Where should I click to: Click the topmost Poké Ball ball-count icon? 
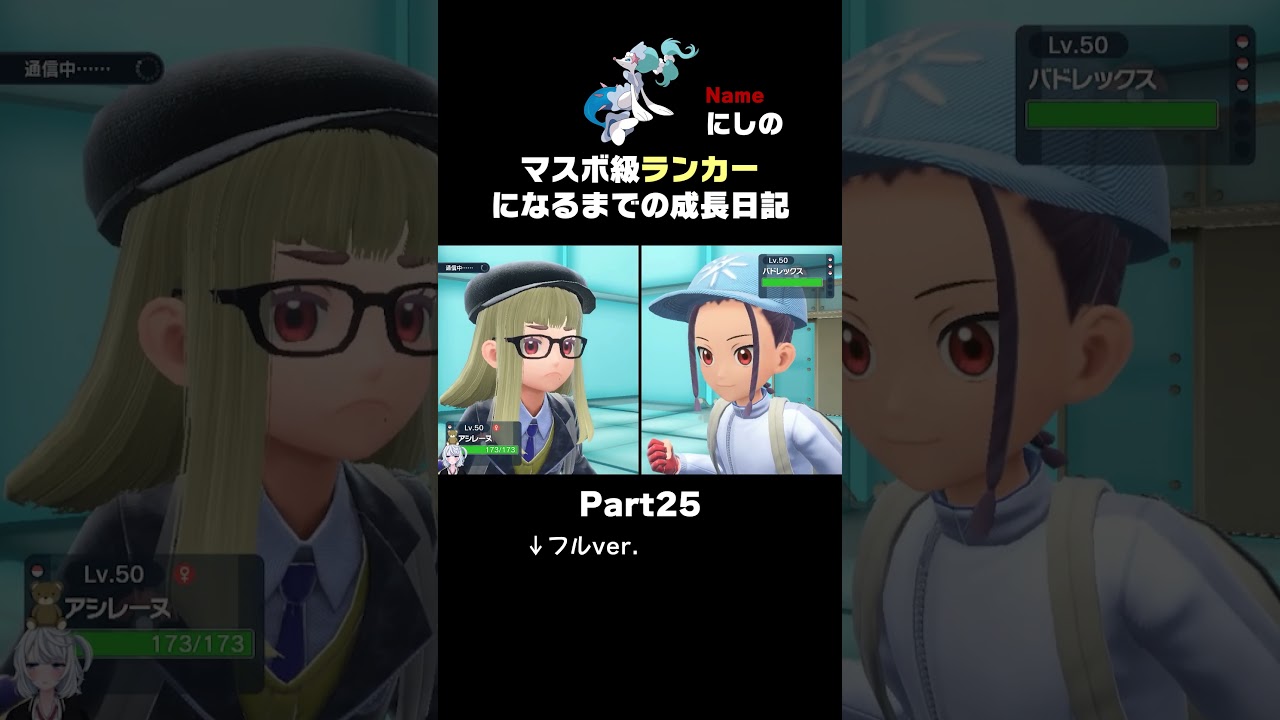click(x=1242, y=43)
